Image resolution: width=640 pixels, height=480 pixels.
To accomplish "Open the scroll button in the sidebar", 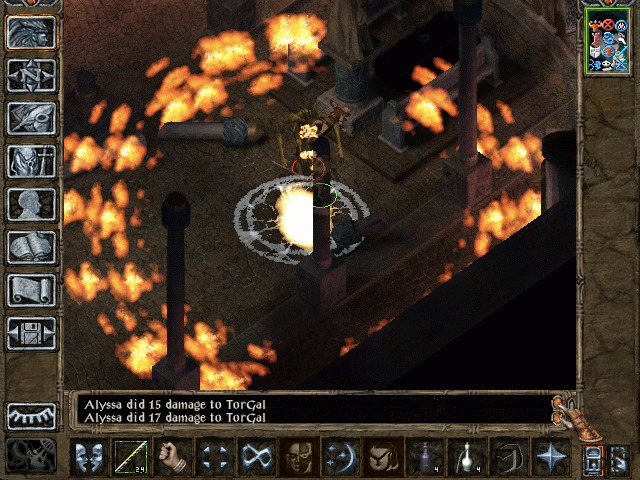I will [x=32, y=289].
